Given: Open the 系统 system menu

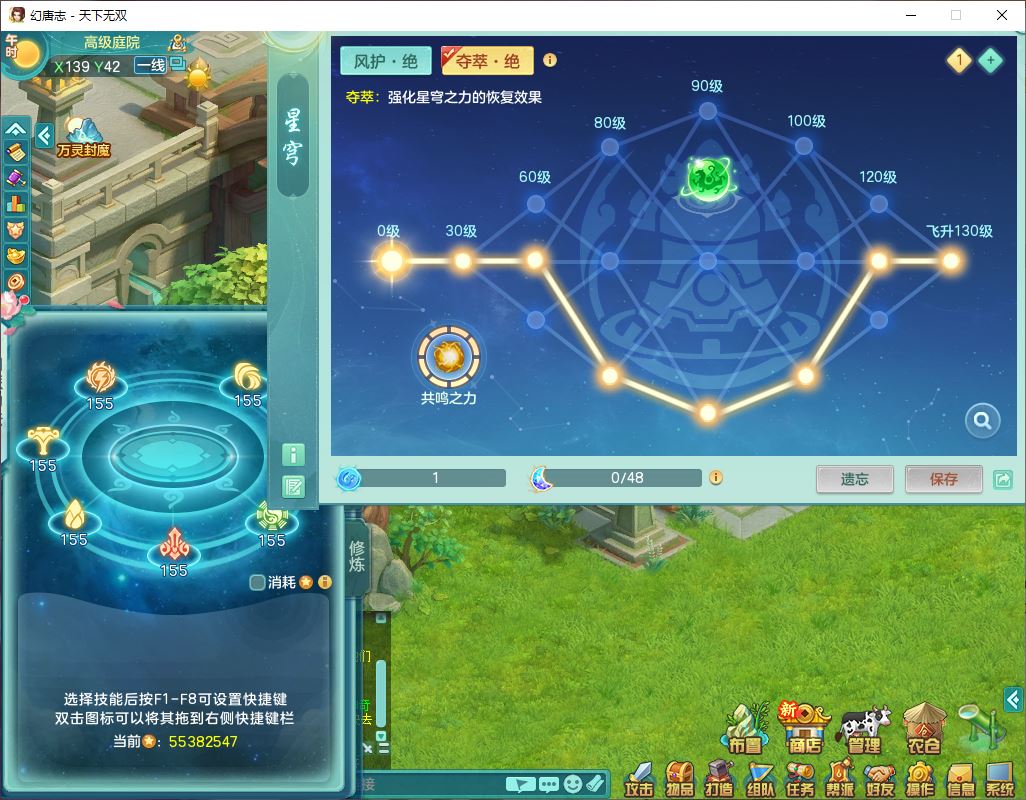Looking at the screenshot, I should click(x=999, y=779).
